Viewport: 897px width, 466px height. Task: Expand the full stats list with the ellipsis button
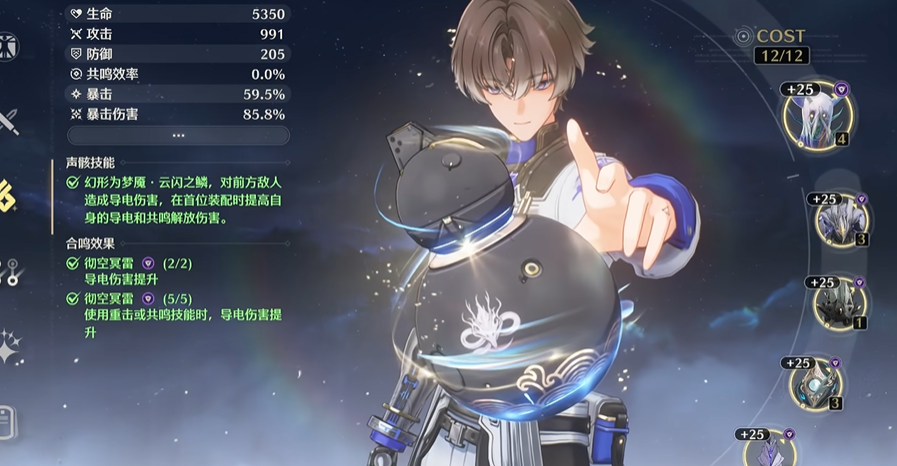(x=178, y=135)
